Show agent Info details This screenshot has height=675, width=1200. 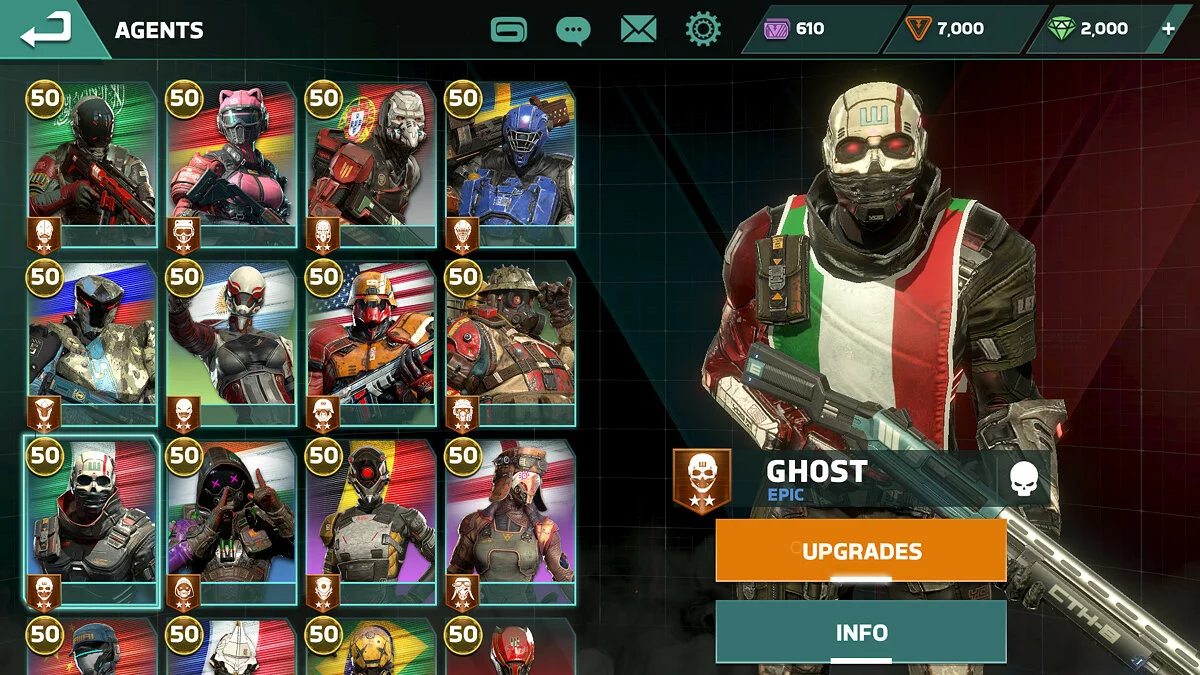pyautogui.click(x=861, y=632)
